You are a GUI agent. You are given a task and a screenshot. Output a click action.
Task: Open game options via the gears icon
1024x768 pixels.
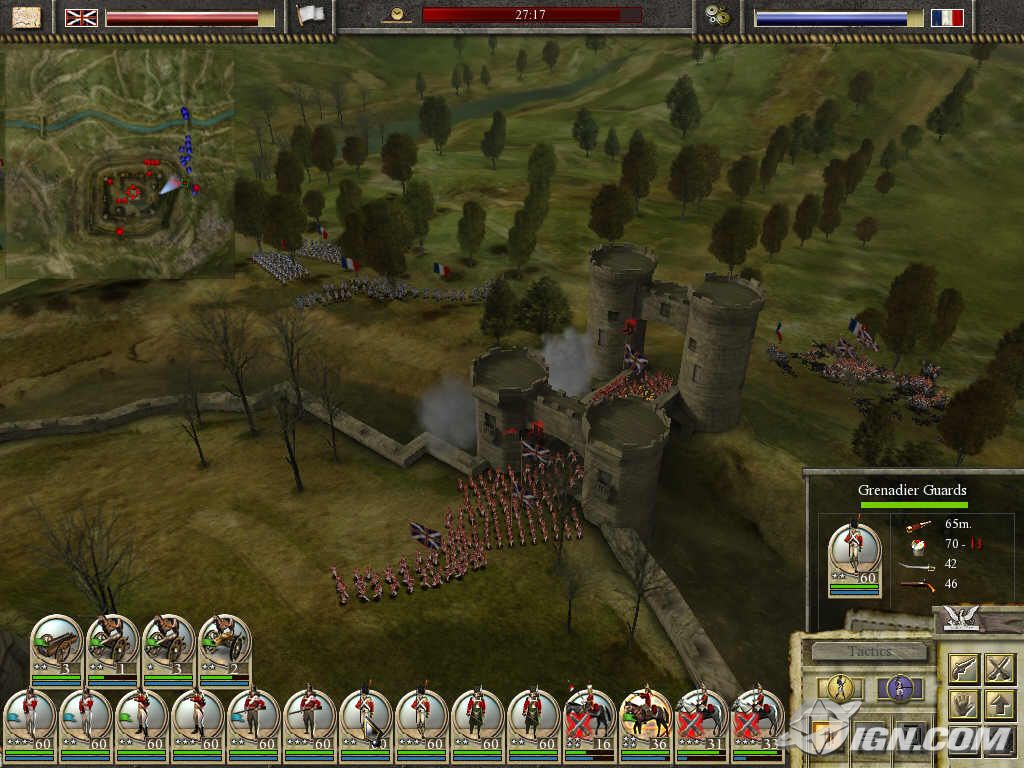pos(717,17)
